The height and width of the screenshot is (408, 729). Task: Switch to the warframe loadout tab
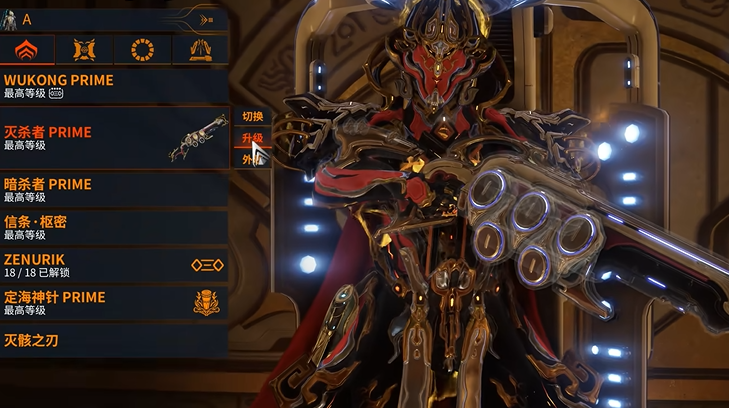(27, 49)
